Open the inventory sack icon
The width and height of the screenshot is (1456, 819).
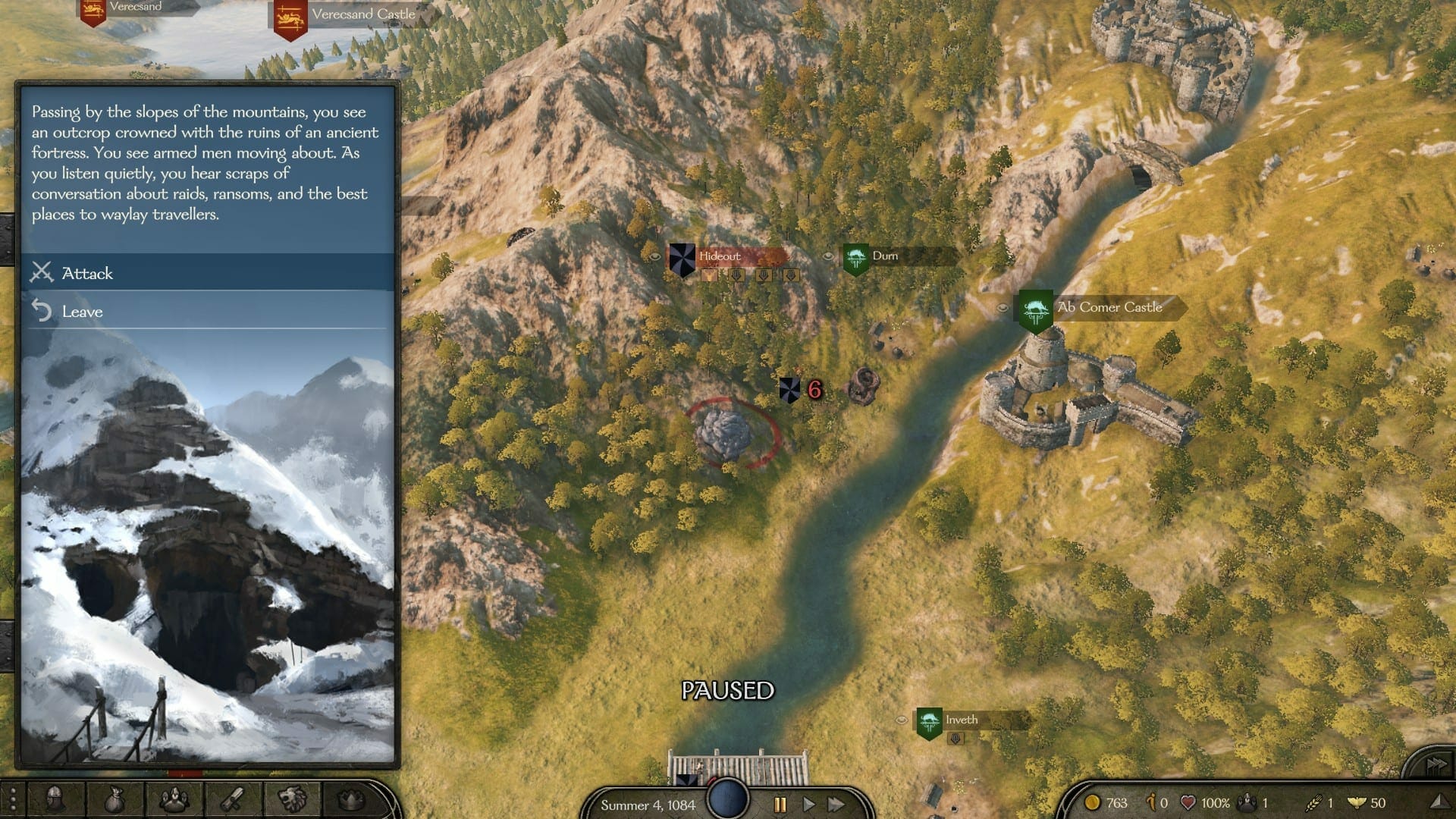point(114,799)
